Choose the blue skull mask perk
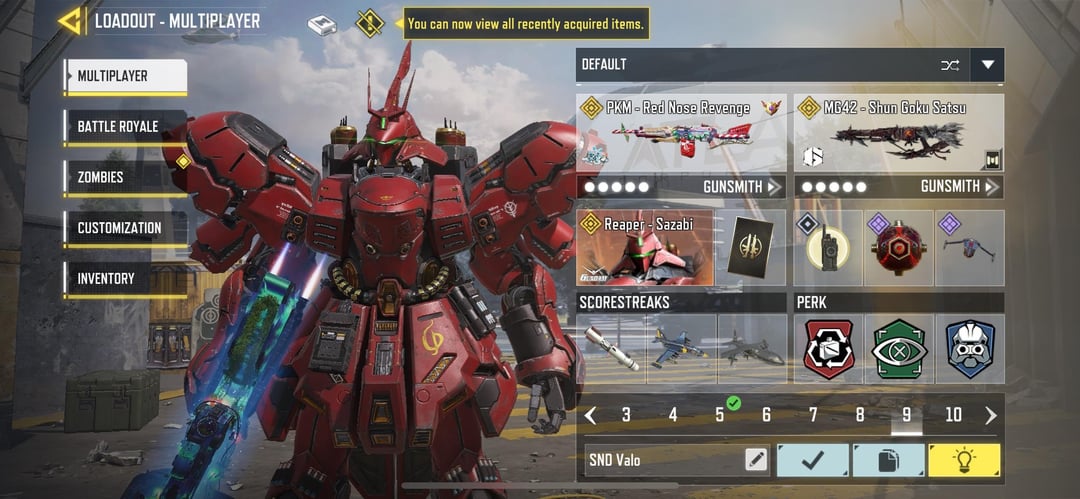1080x499 pixels. tap(969, 349)
